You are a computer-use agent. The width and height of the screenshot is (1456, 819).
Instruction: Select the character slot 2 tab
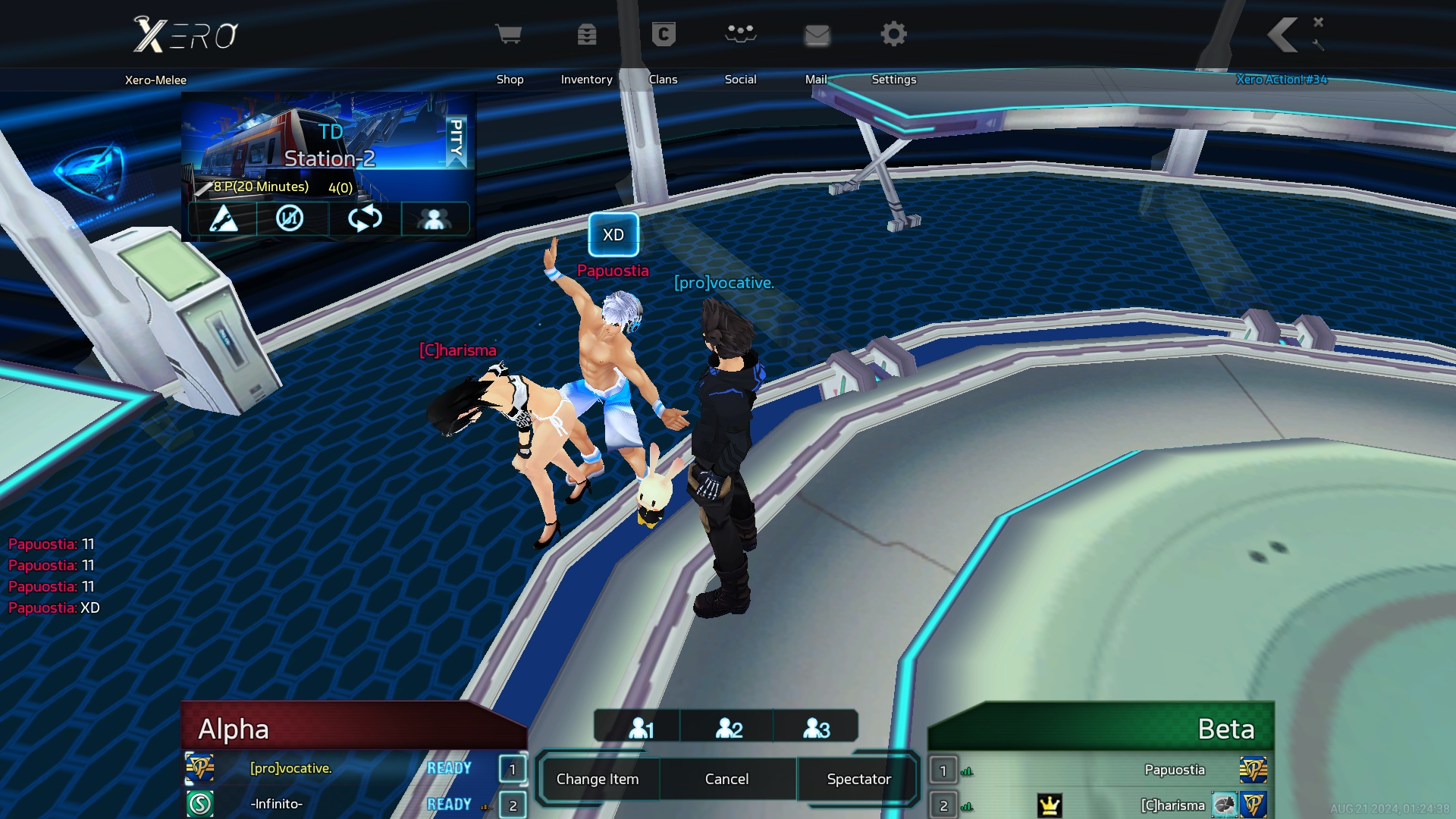coord(729,728)
